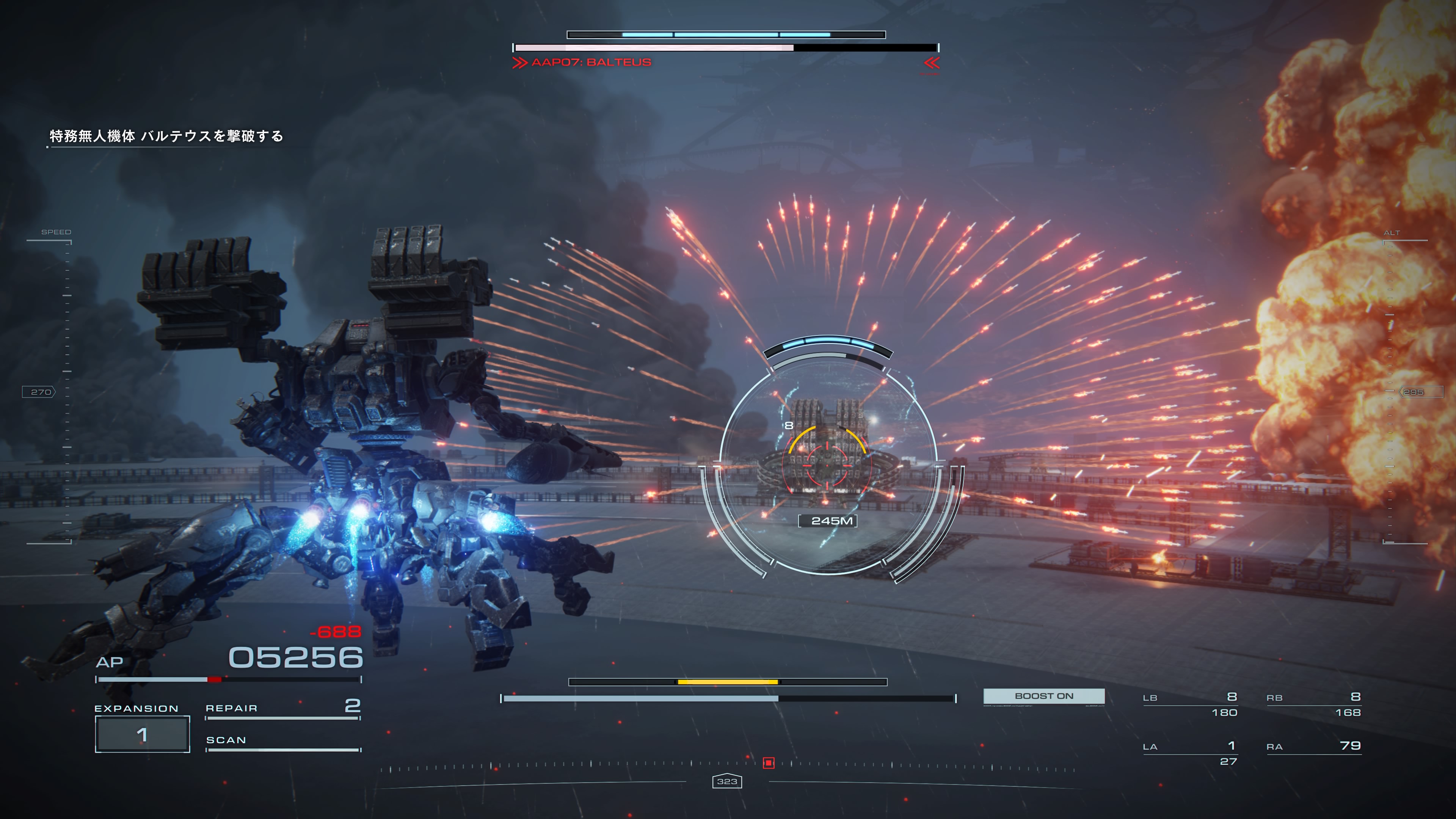
Task: Select the mission objective text tracker
Action: (166, 136)
